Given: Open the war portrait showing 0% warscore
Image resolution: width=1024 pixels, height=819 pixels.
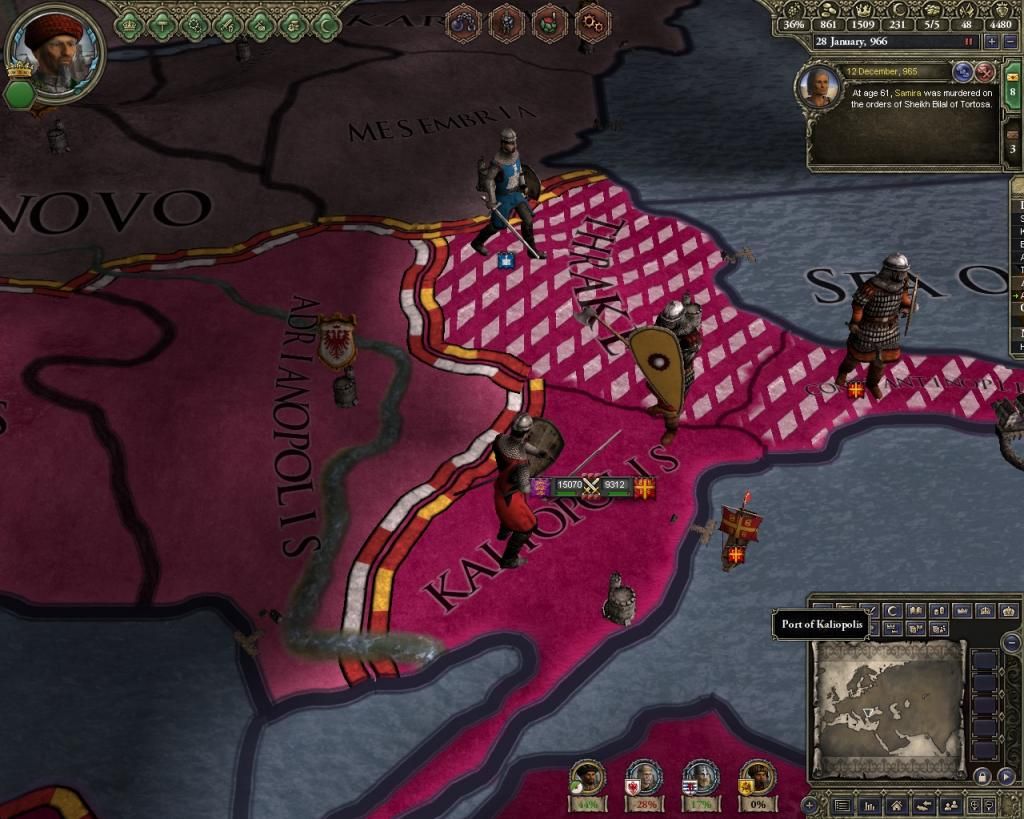Looking at the screenshot, I should pos(757,779).
